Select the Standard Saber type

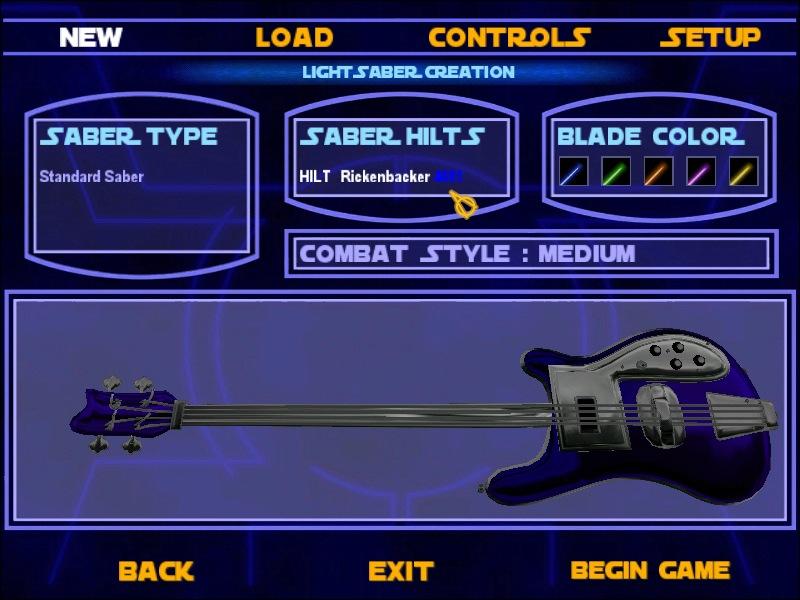tap(92, 177)
